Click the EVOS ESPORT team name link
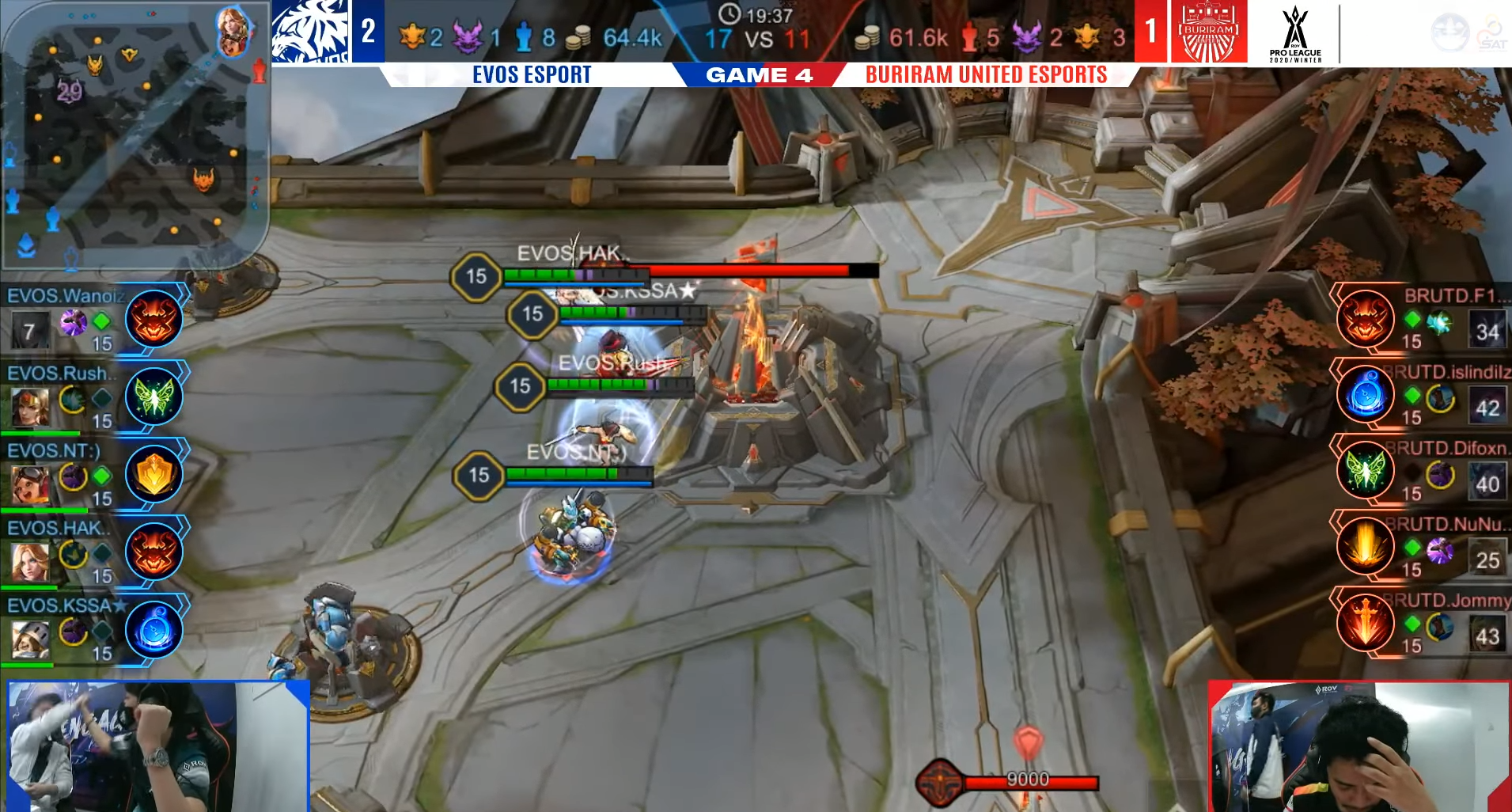 [532, 75]
